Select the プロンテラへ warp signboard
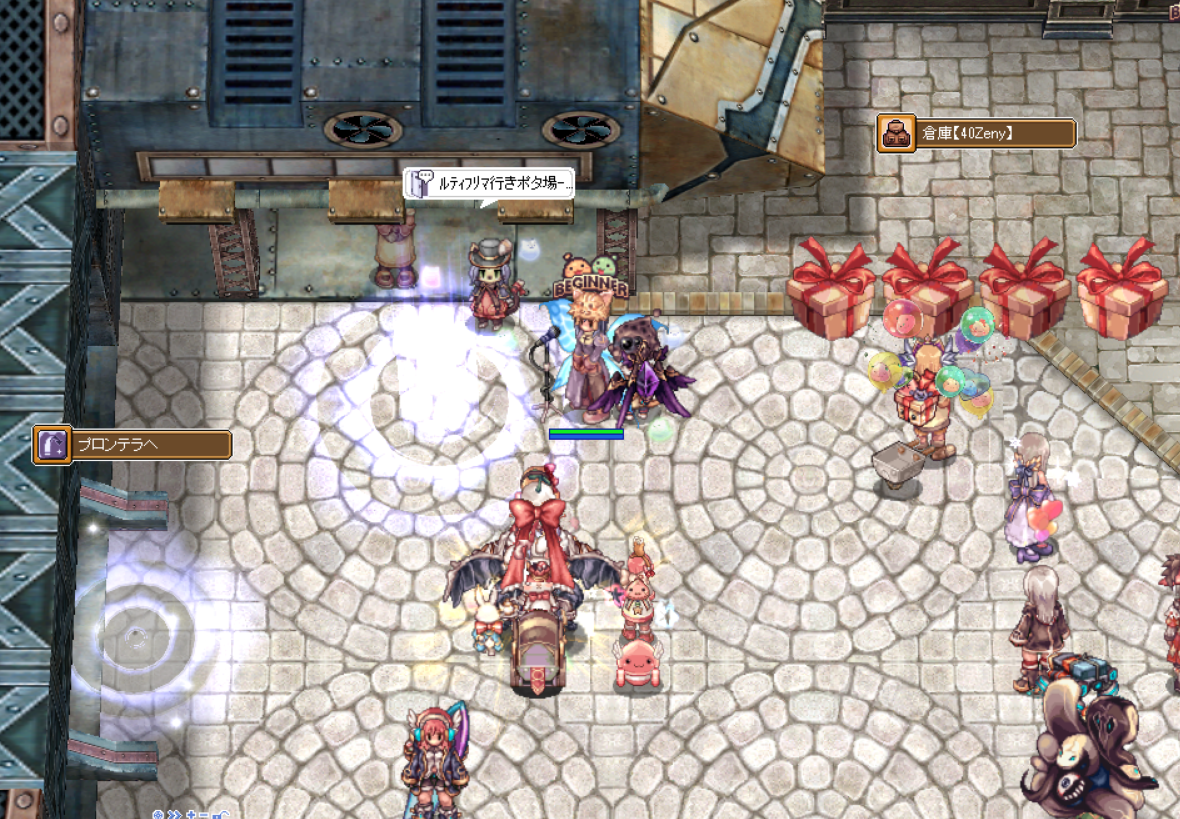Viewport: 1180px width, 819px height. 133,445
